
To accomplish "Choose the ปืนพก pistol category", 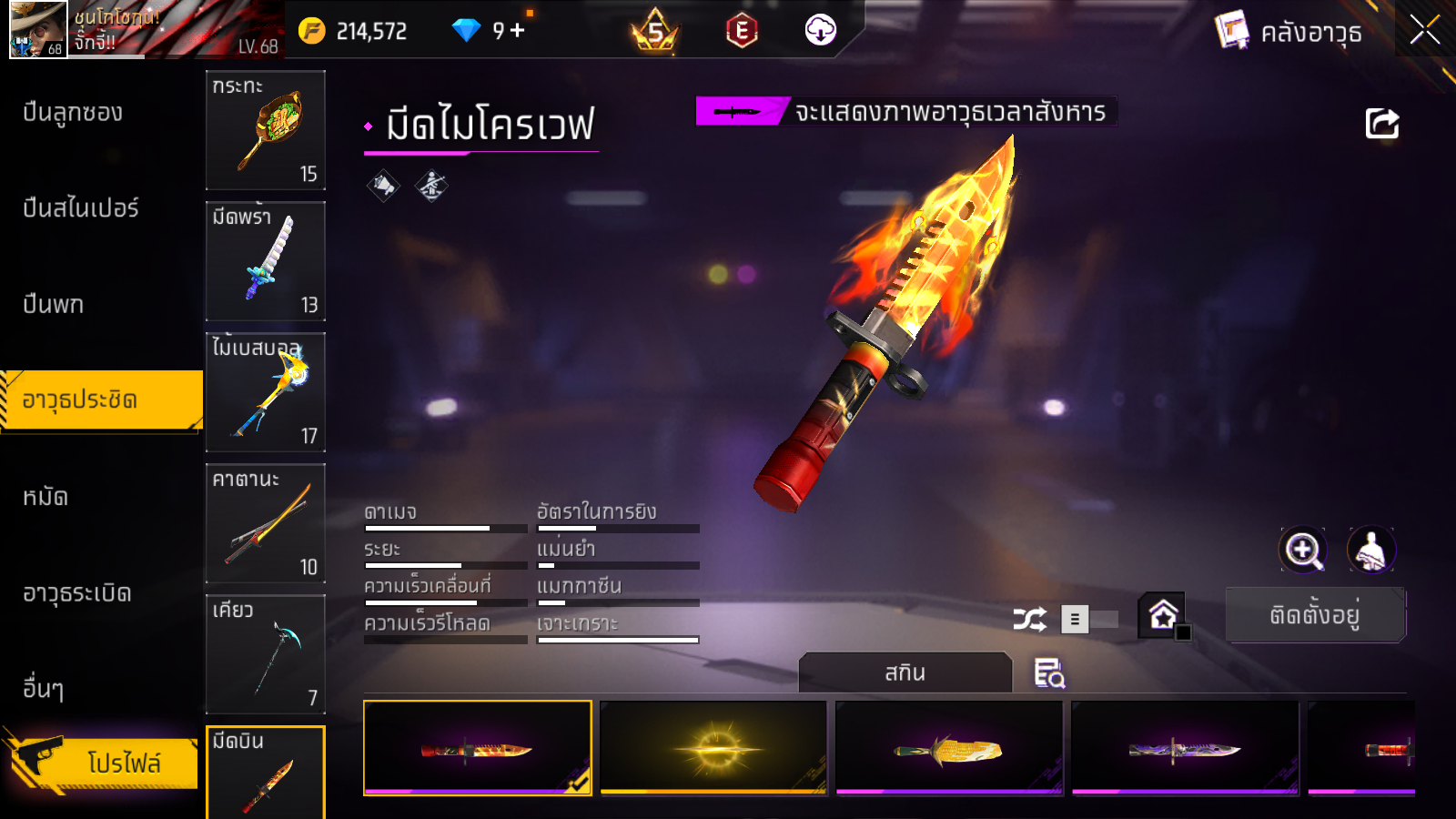I will tap(54, 304).
